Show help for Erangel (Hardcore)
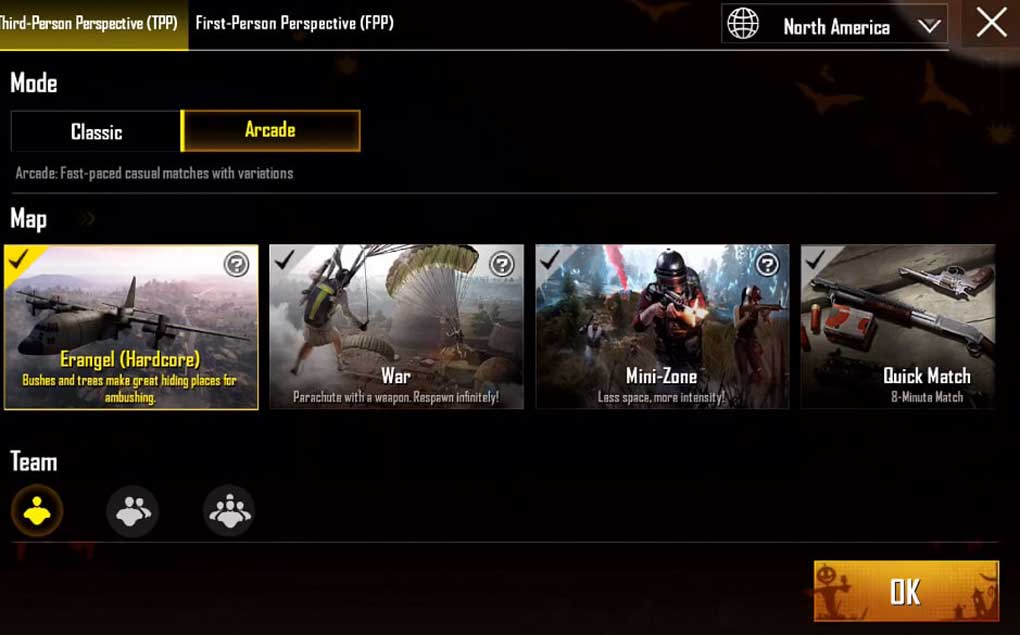Screen dimensions: 1020x635 click(236, 264)
